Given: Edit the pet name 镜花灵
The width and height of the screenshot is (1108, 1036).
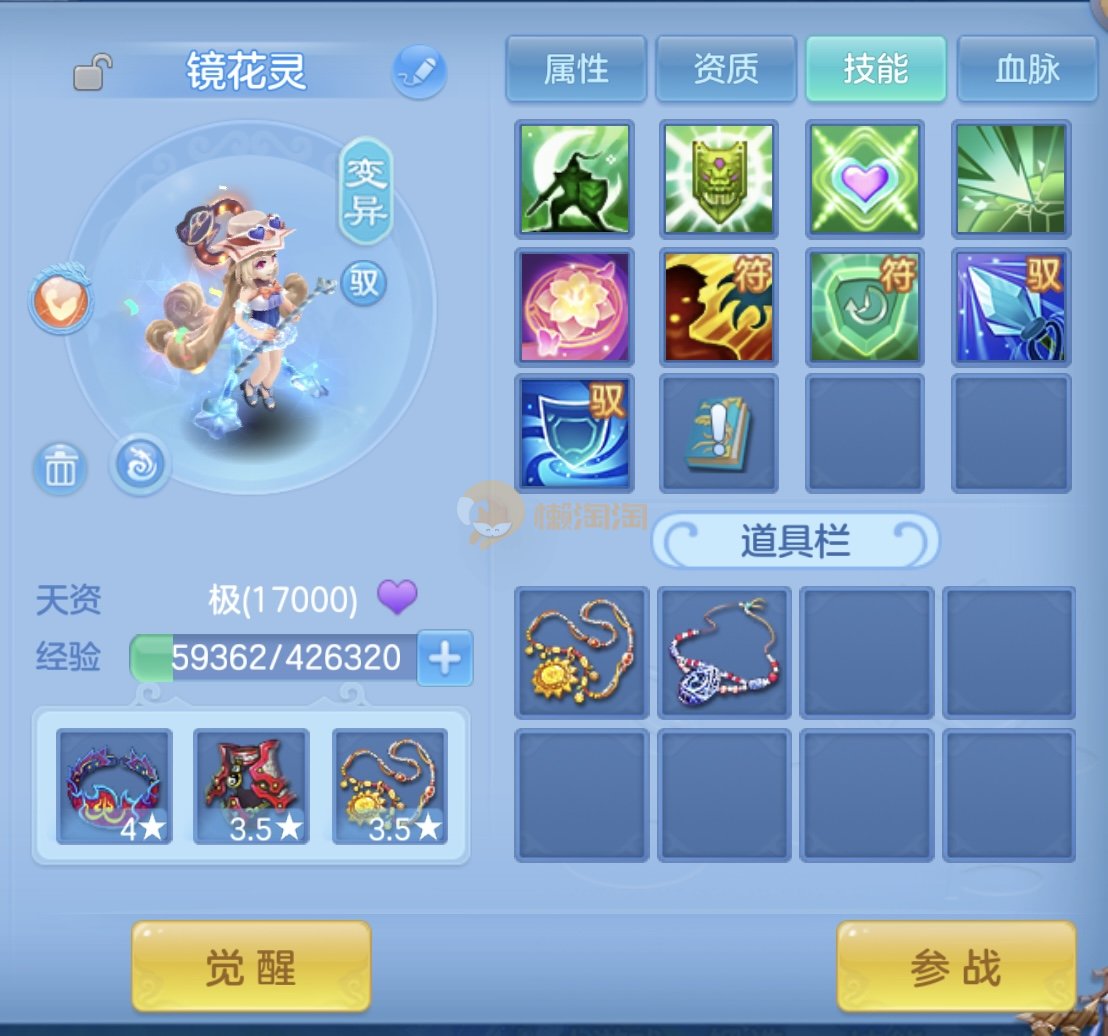Looking at the screenshot, I should click(418, 71).
